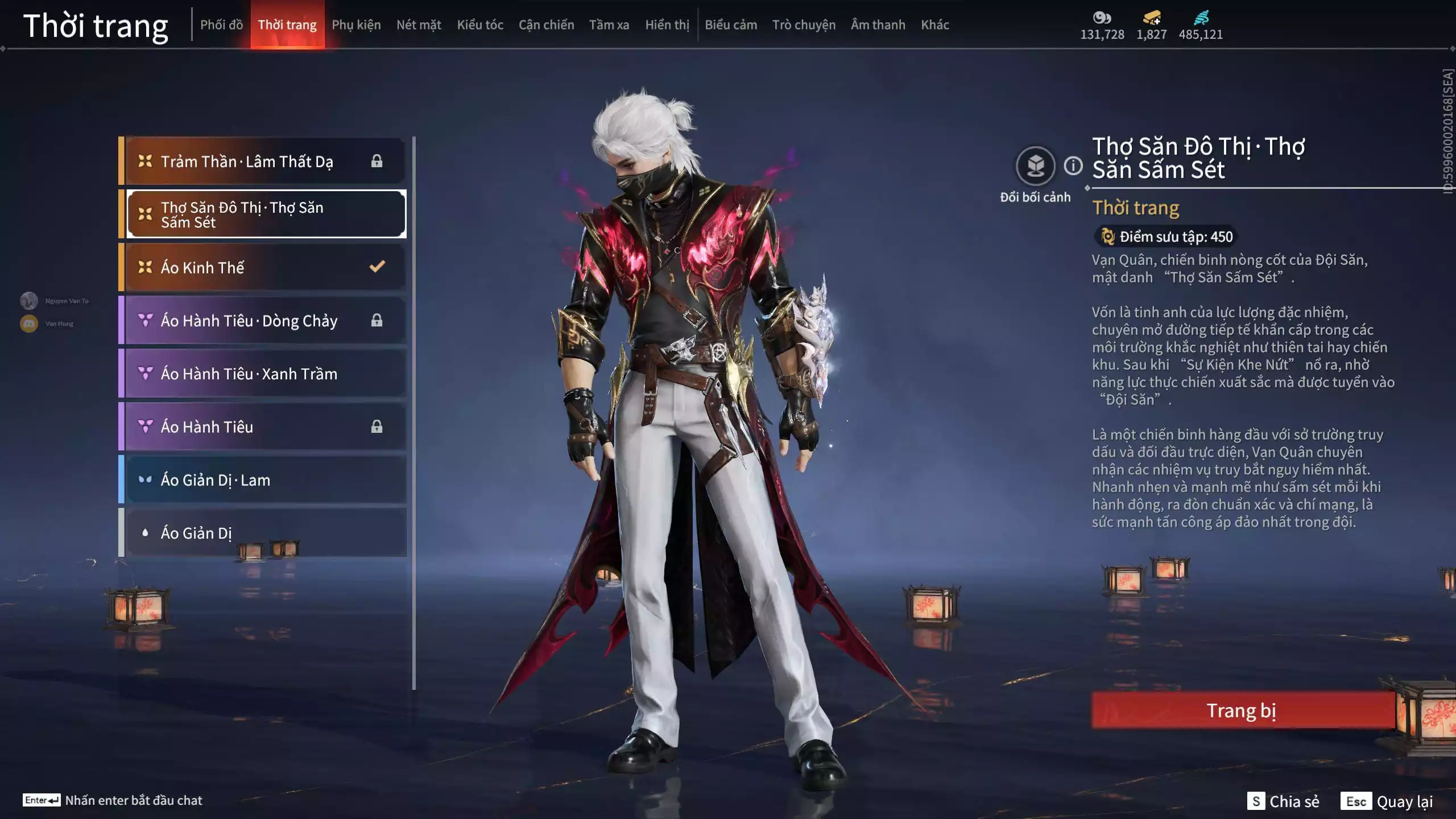Open the Phụ kiện tab
1456x819 pixels.
coord(356,25)
